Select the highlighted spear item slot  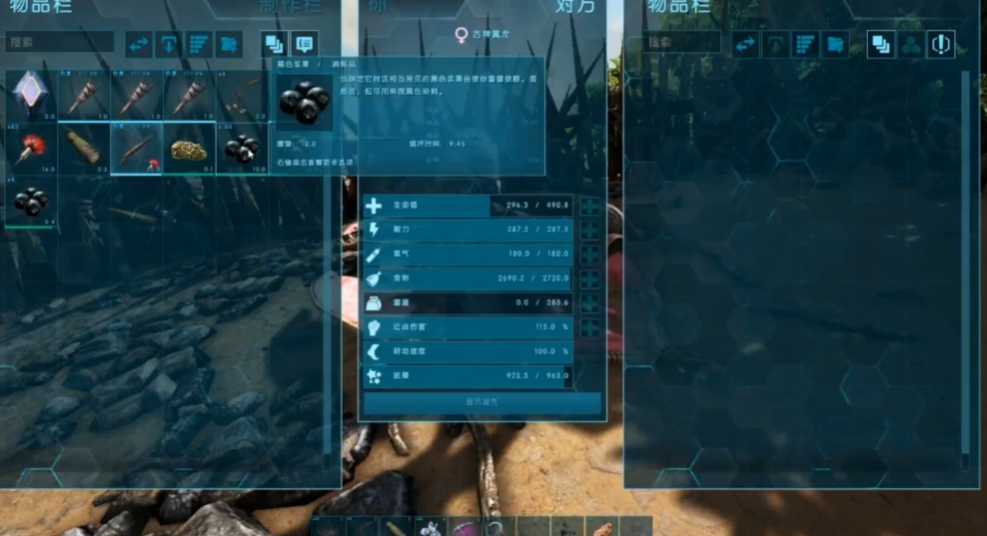pyautogui.click(x=136, y=148)
